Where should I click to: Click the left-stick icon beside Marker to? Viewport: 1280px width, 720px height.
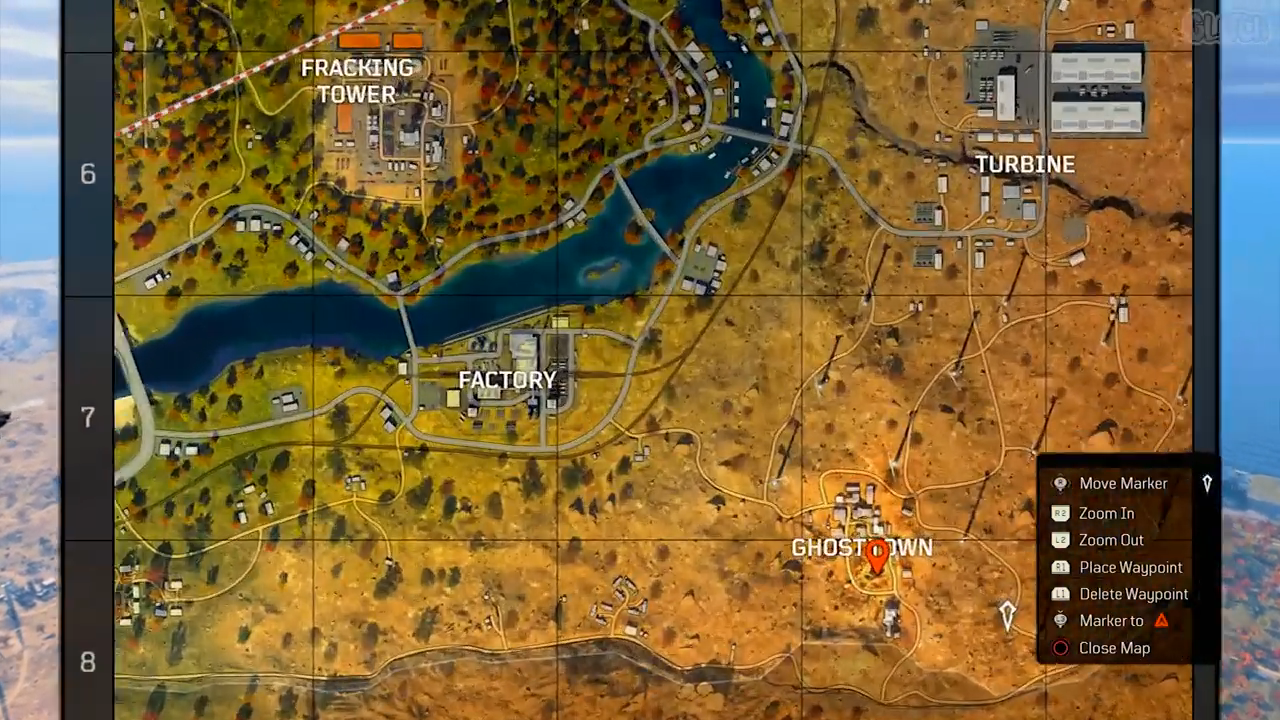click(x=1060, y=620)
